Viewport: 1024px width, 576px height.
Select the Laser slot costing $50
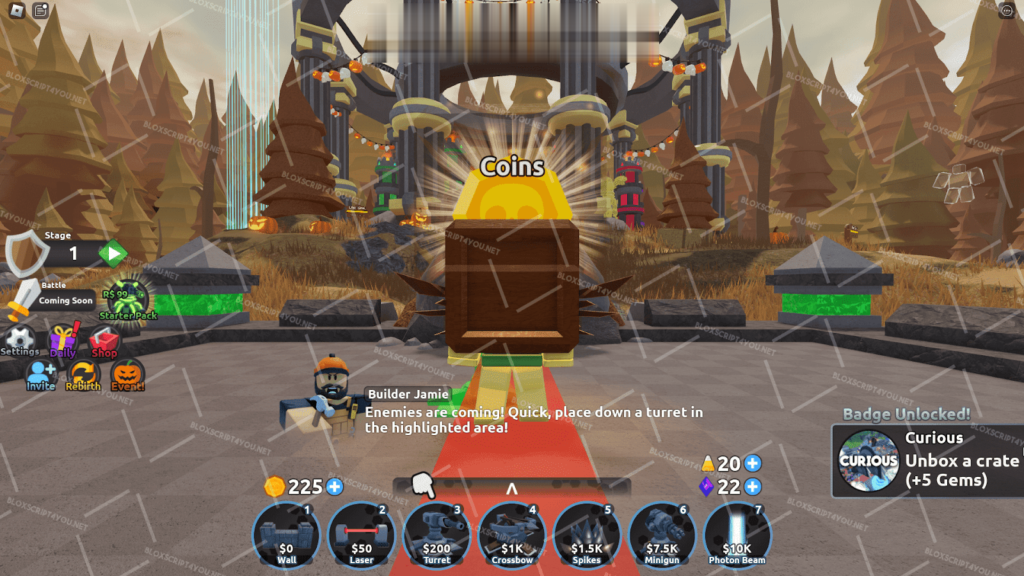pyautogui.click(x=361, y=535)
